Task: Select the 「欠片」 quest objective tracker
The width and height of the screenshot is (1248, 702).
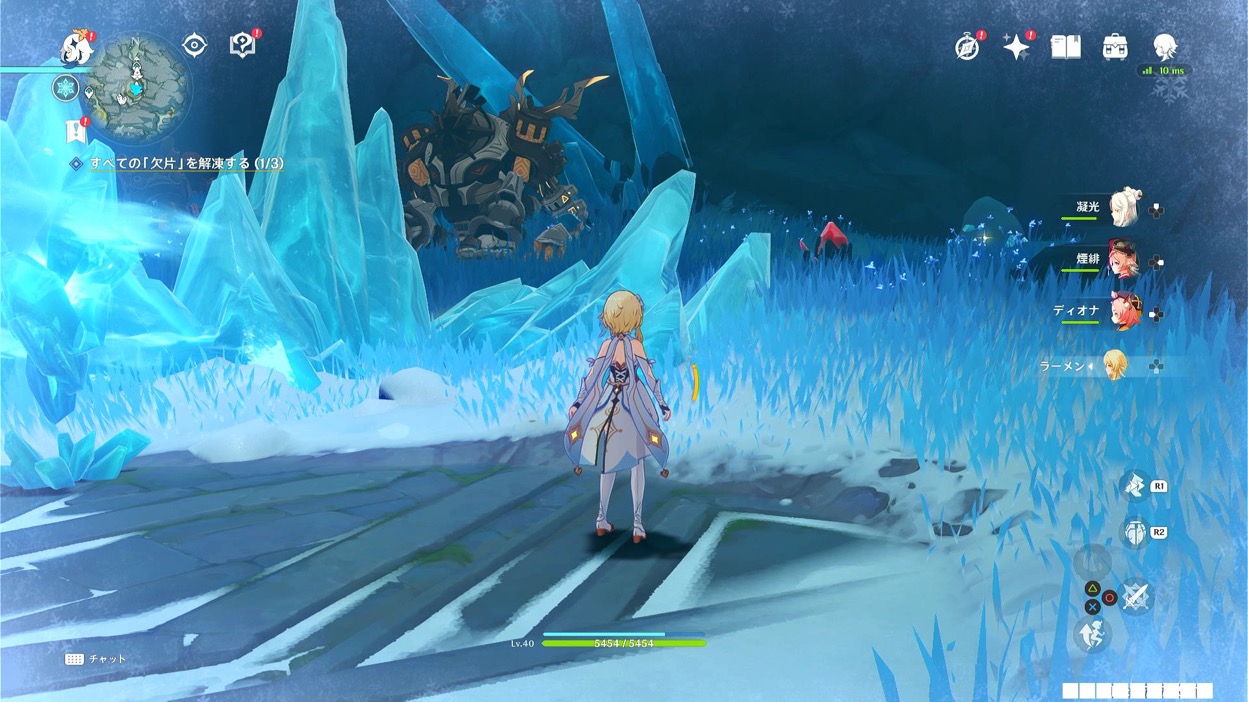Action: point(186,163)
